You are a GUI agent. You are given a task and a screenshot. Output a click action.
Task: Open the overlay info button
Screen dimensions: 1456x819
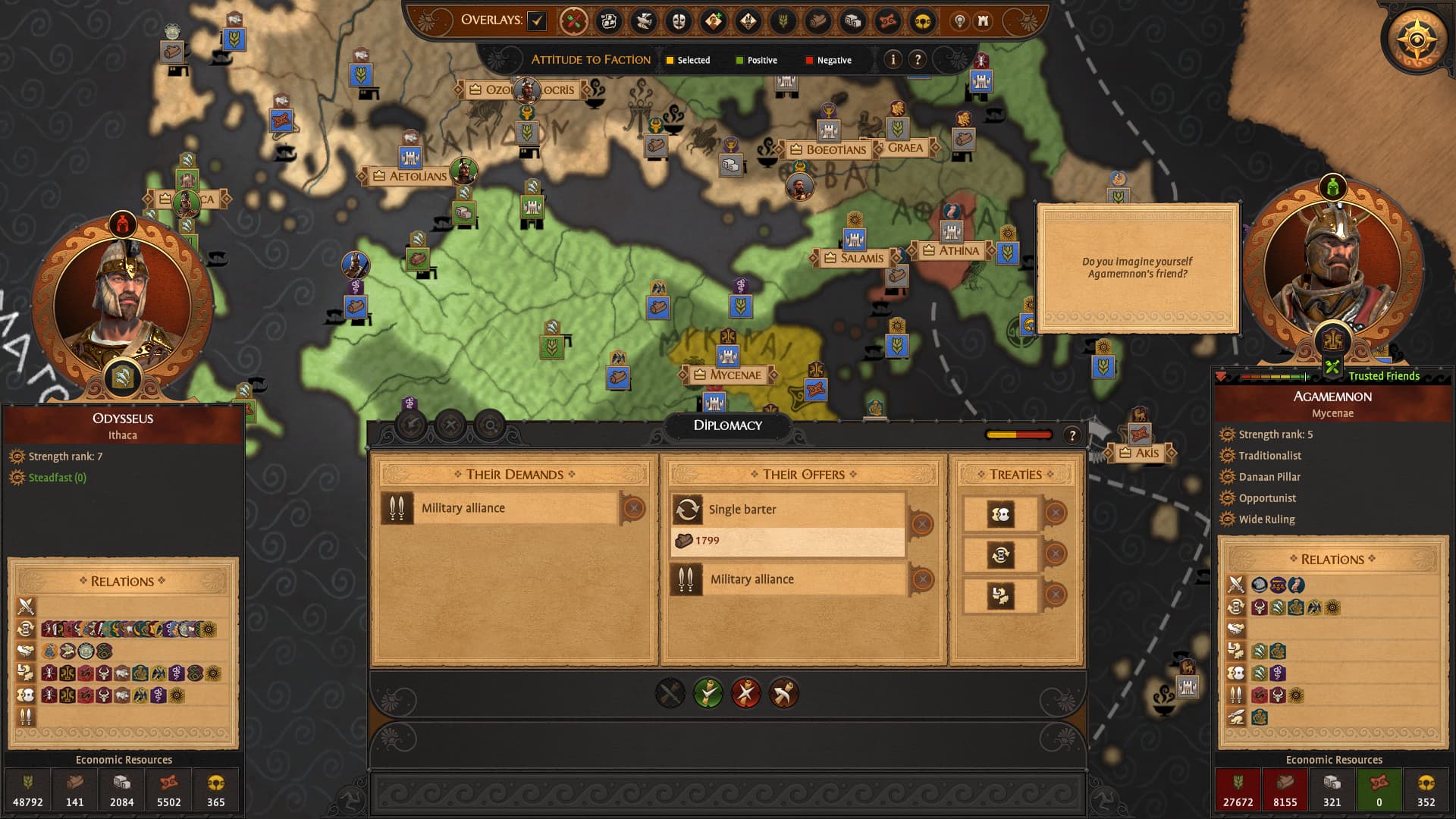coord(893,59)
